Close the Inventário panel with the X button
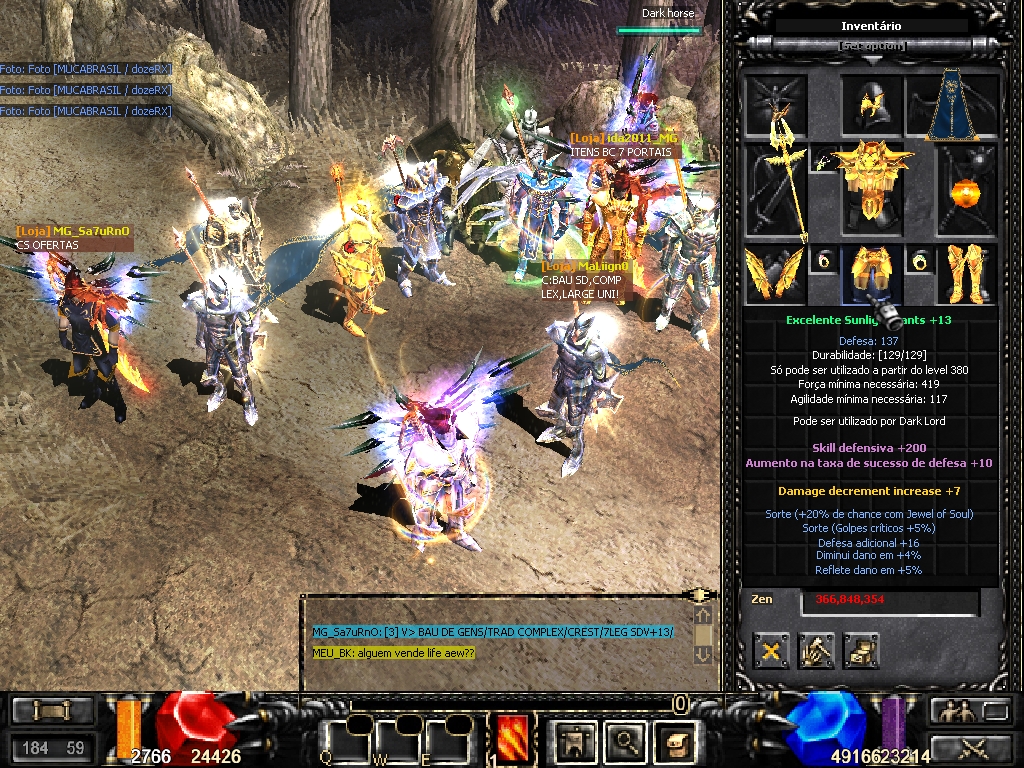The height and width of the screenshot is (768, 1024). pos(772,651)
